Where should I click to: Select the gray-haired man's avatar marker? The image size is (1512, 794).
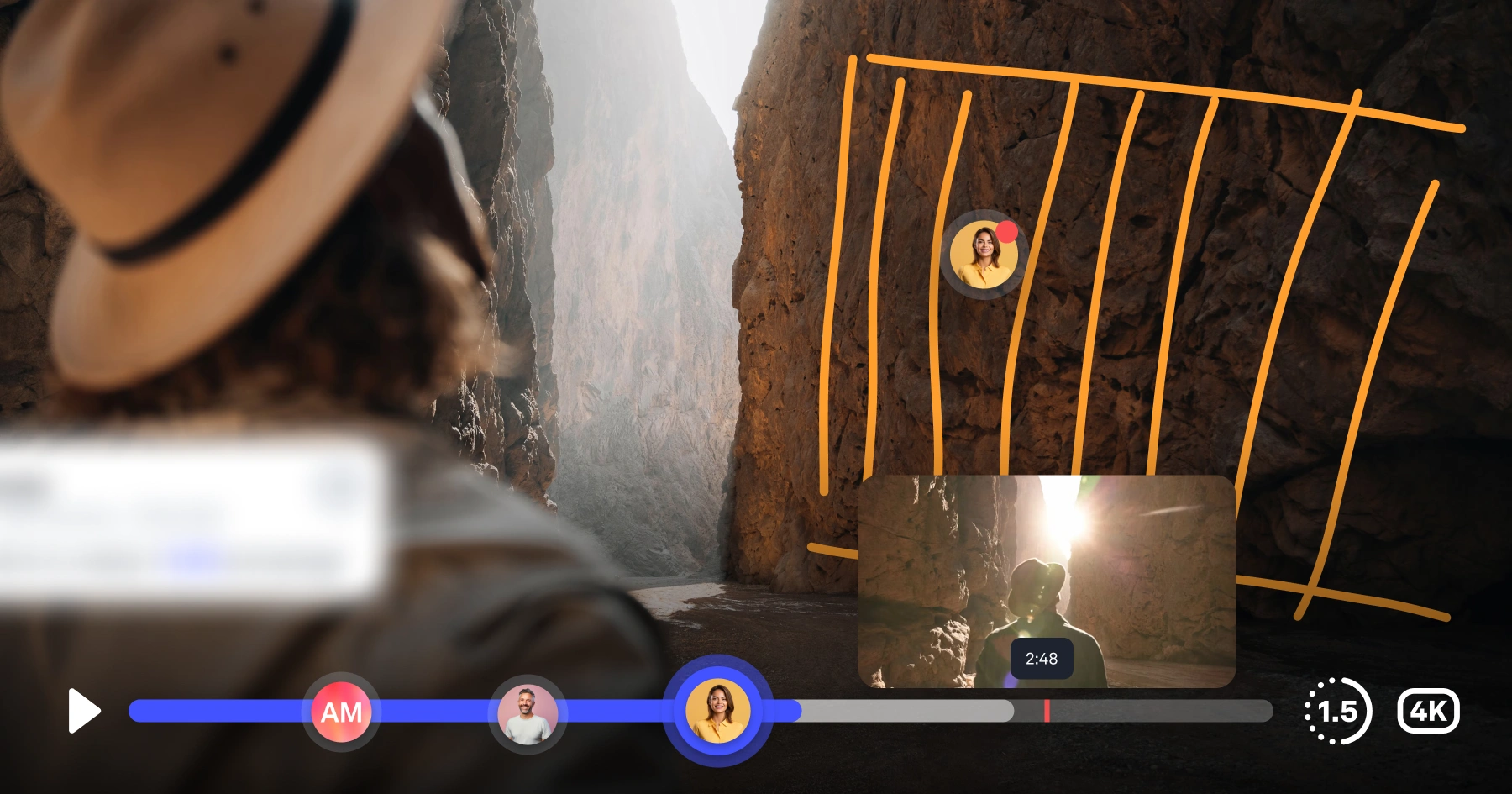click(528, 713)
